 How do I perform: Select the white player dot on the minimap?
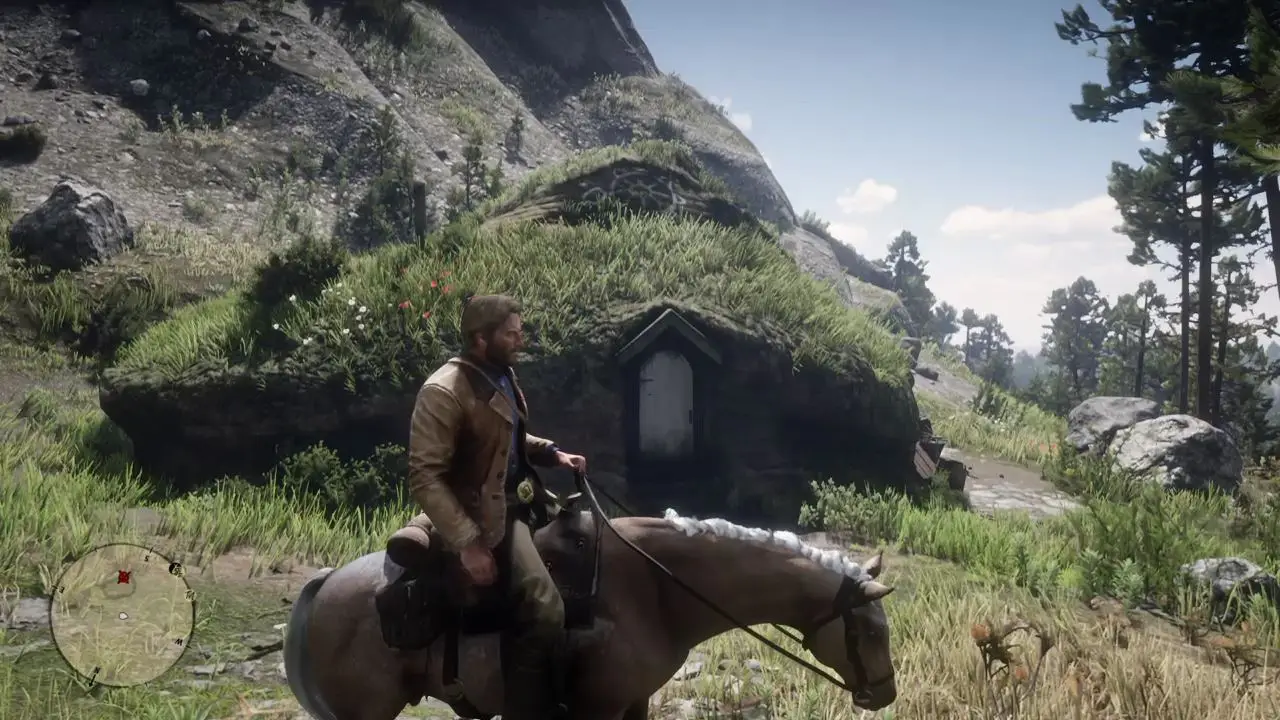(x=122, y=615)
